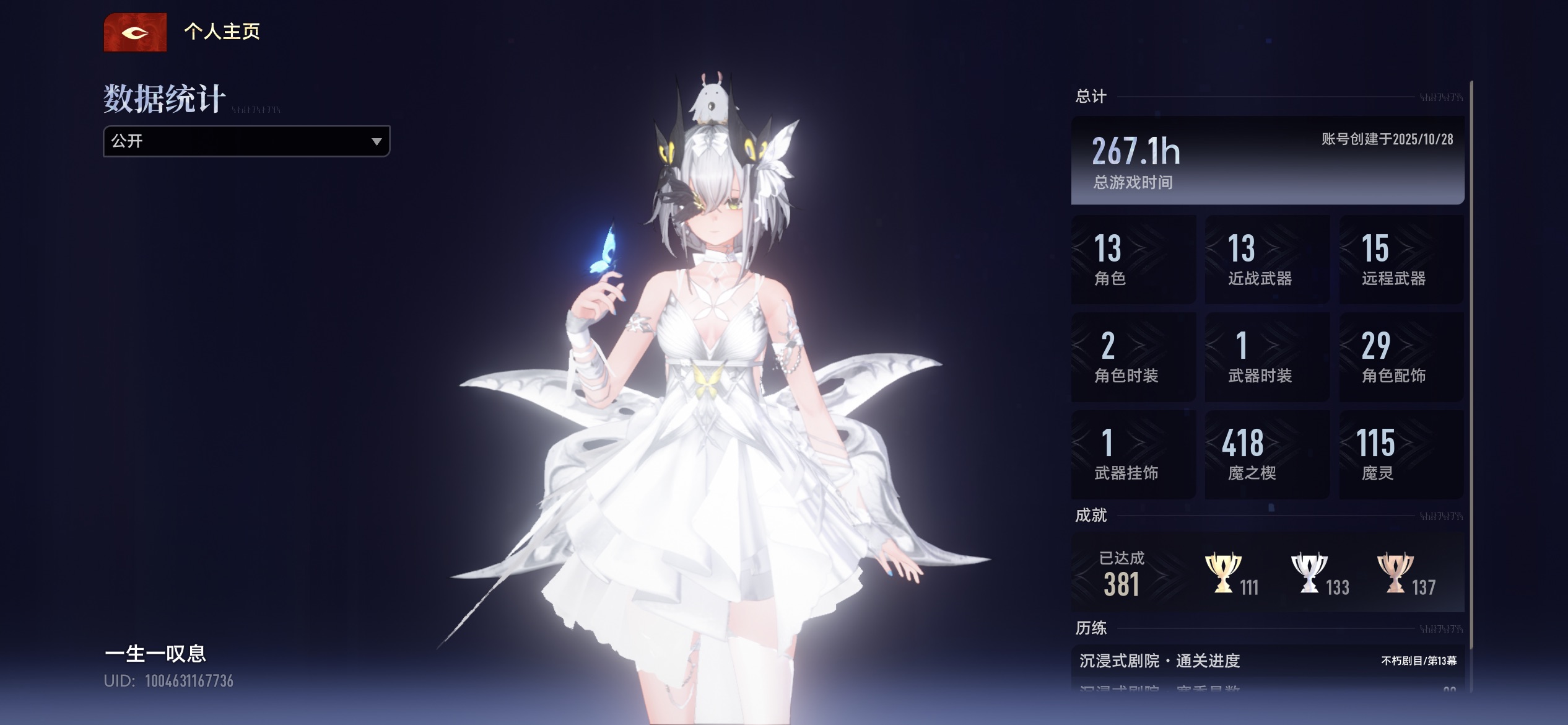Choose the 近战武器 stat tile
1568x725 pixels.
click(x=1267, y=260)
